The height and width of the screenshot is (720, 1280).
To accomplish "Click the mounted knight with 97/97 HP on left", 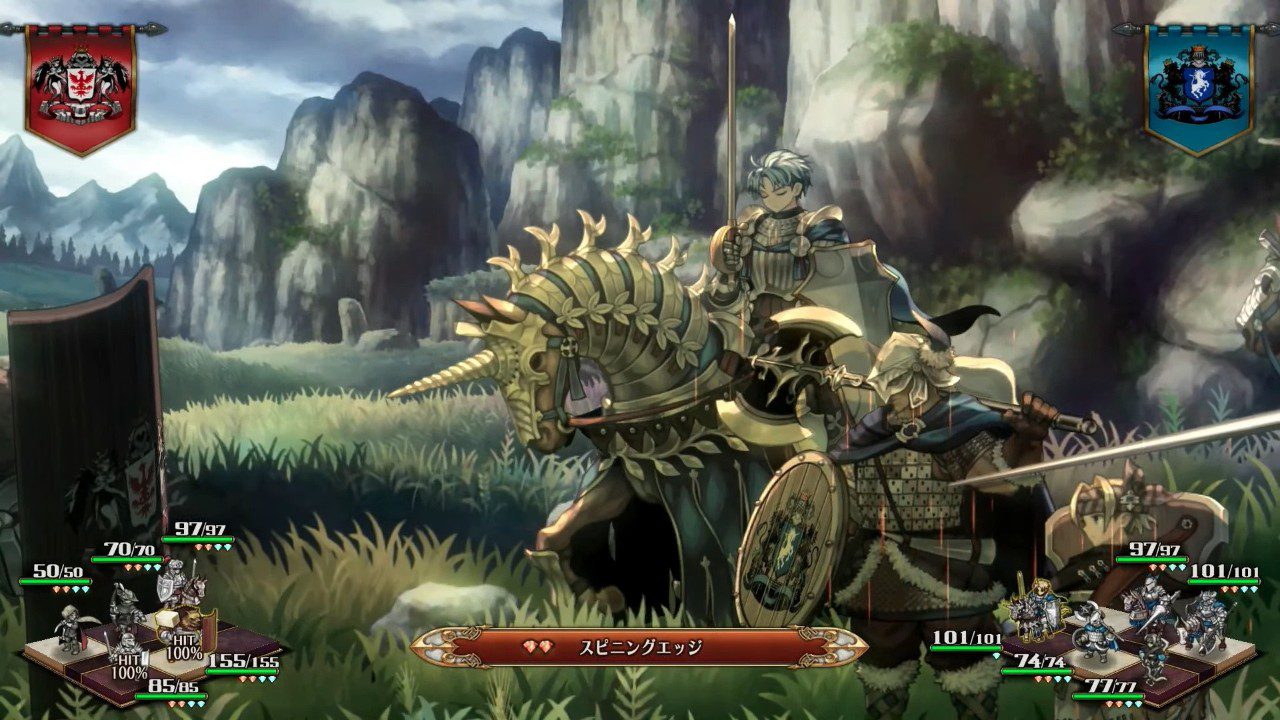I will click(180, 585).
